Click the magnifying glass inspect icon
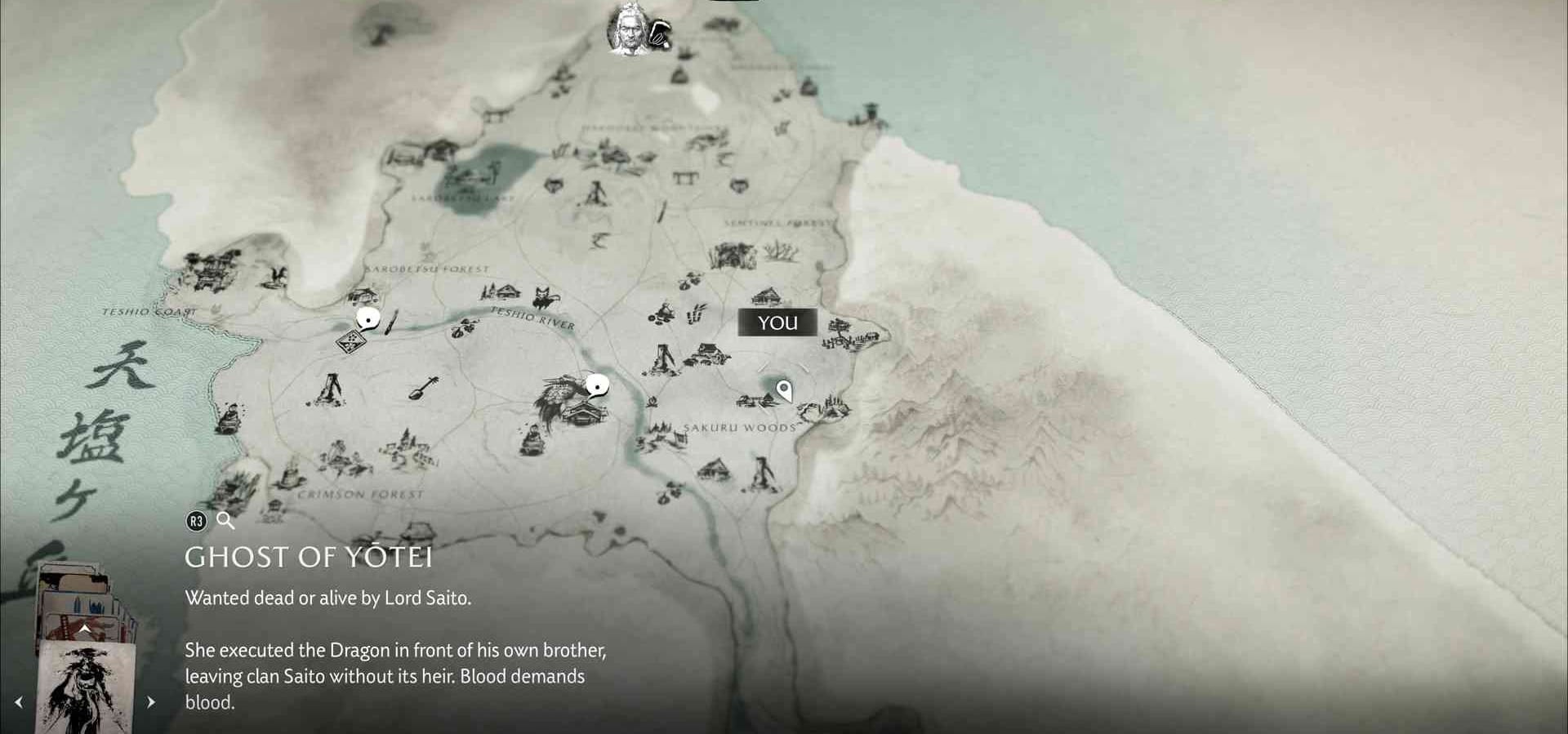The height and width of the screenshot is (734, 1568). (225, 521)
